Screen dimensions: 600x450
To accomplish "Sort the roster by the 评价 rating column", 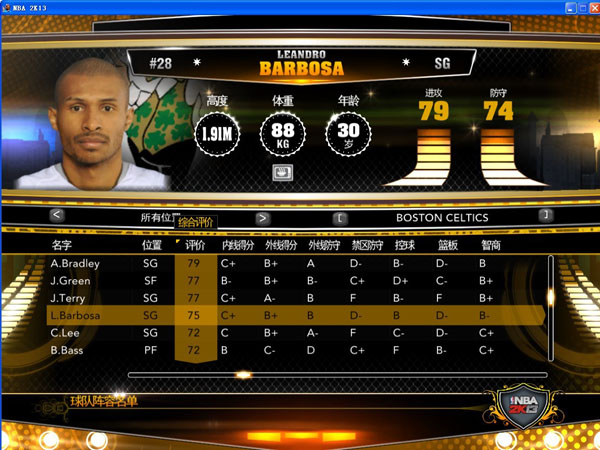I will coord(196,244).
